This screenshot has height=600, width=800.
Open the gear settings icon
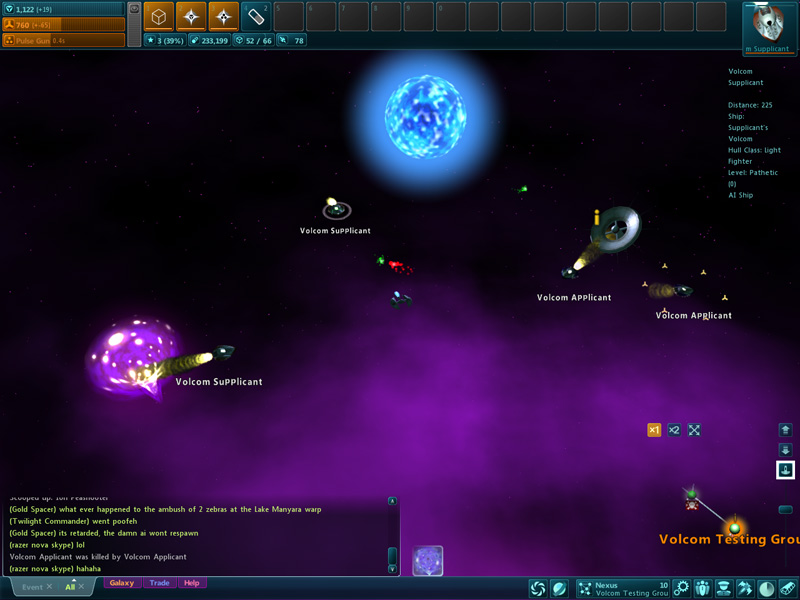click(682, 589)
